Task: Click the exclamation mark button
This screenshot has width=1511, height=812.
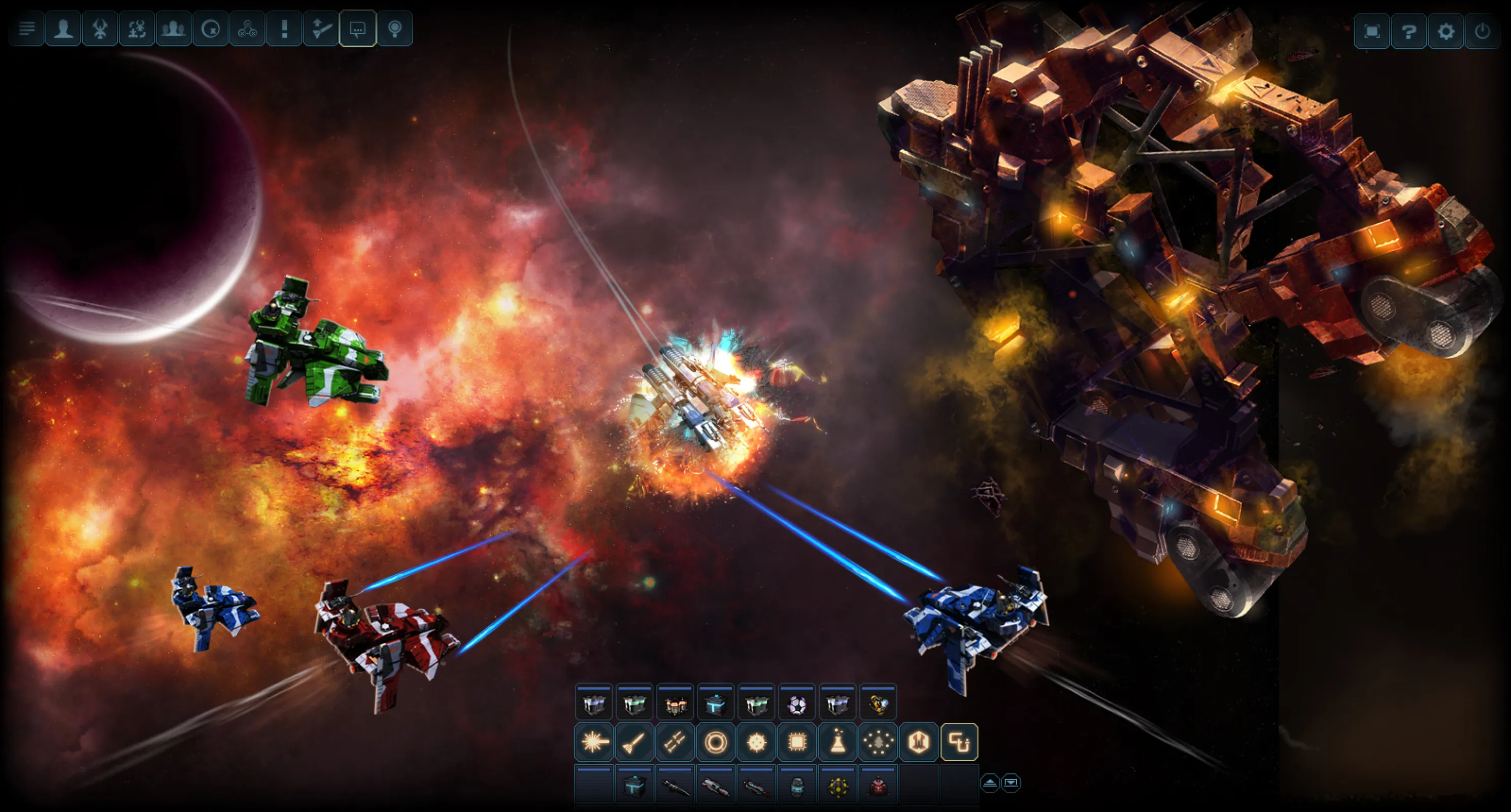Action: tap(284, 29)
